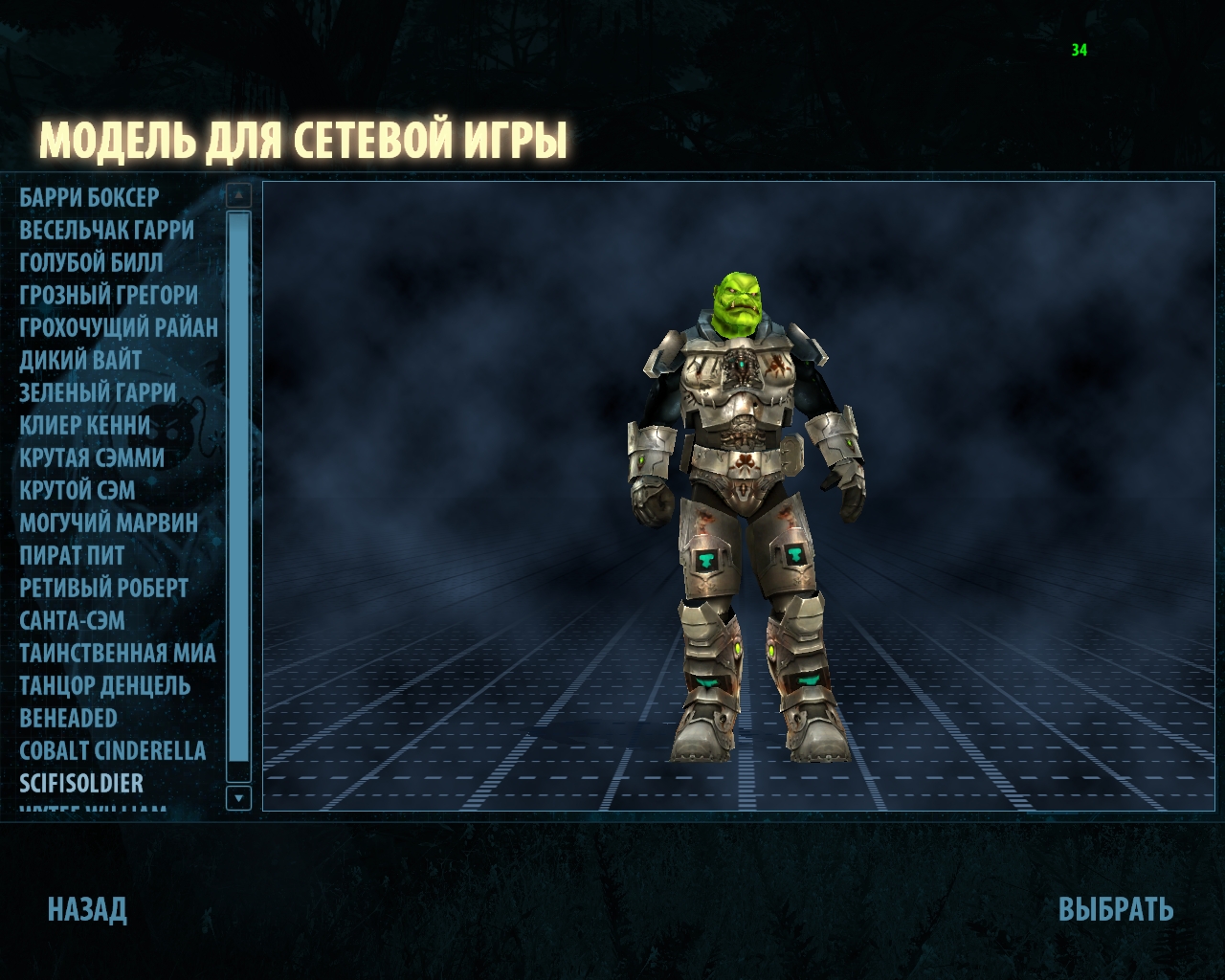Choose the COBALT CINDERELLA model
Screen dimensions: 1225x980
click(x=113, y=751)
